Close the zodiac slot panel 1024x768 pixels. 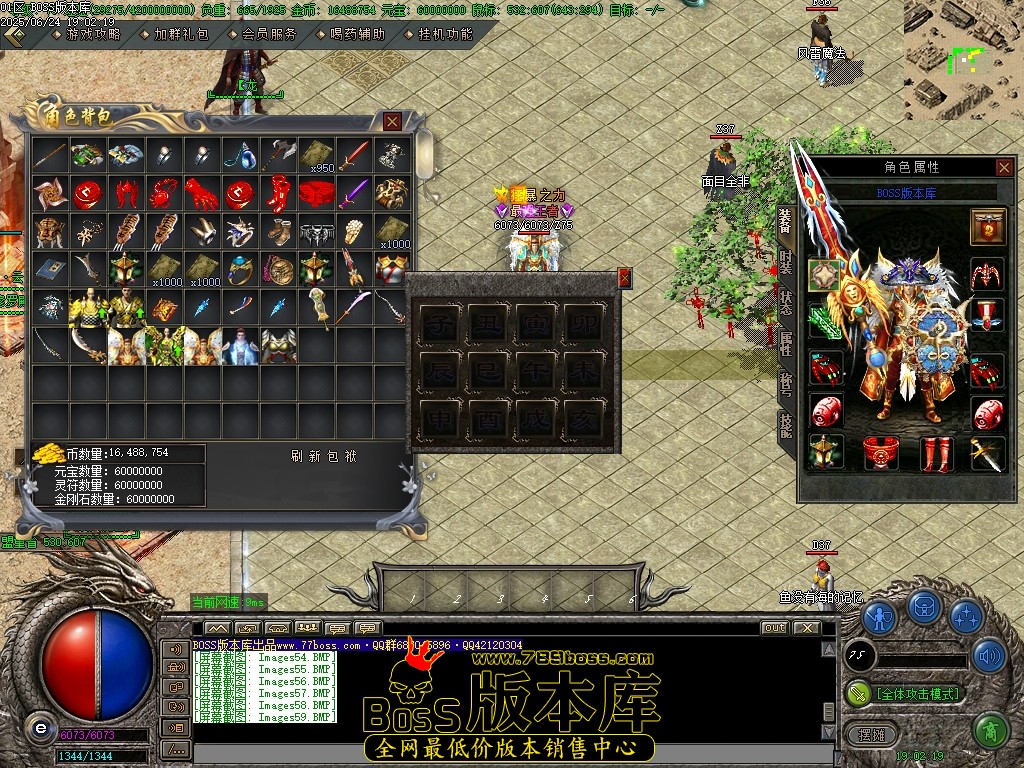(x=625, y=278)
